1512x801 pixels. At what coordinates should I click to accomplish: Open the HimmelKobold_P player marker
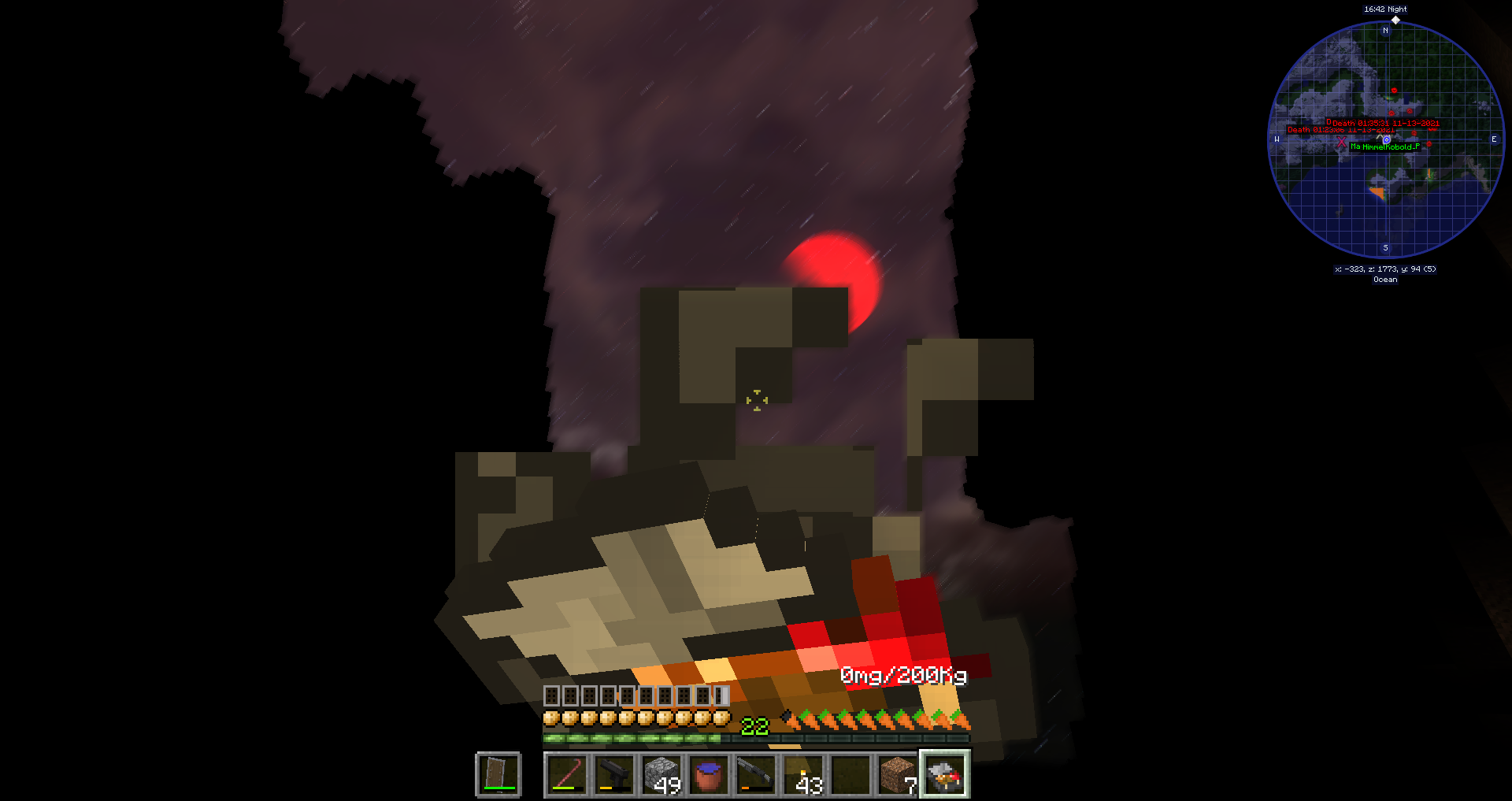pyautogui.click(x=1390, y=147)
